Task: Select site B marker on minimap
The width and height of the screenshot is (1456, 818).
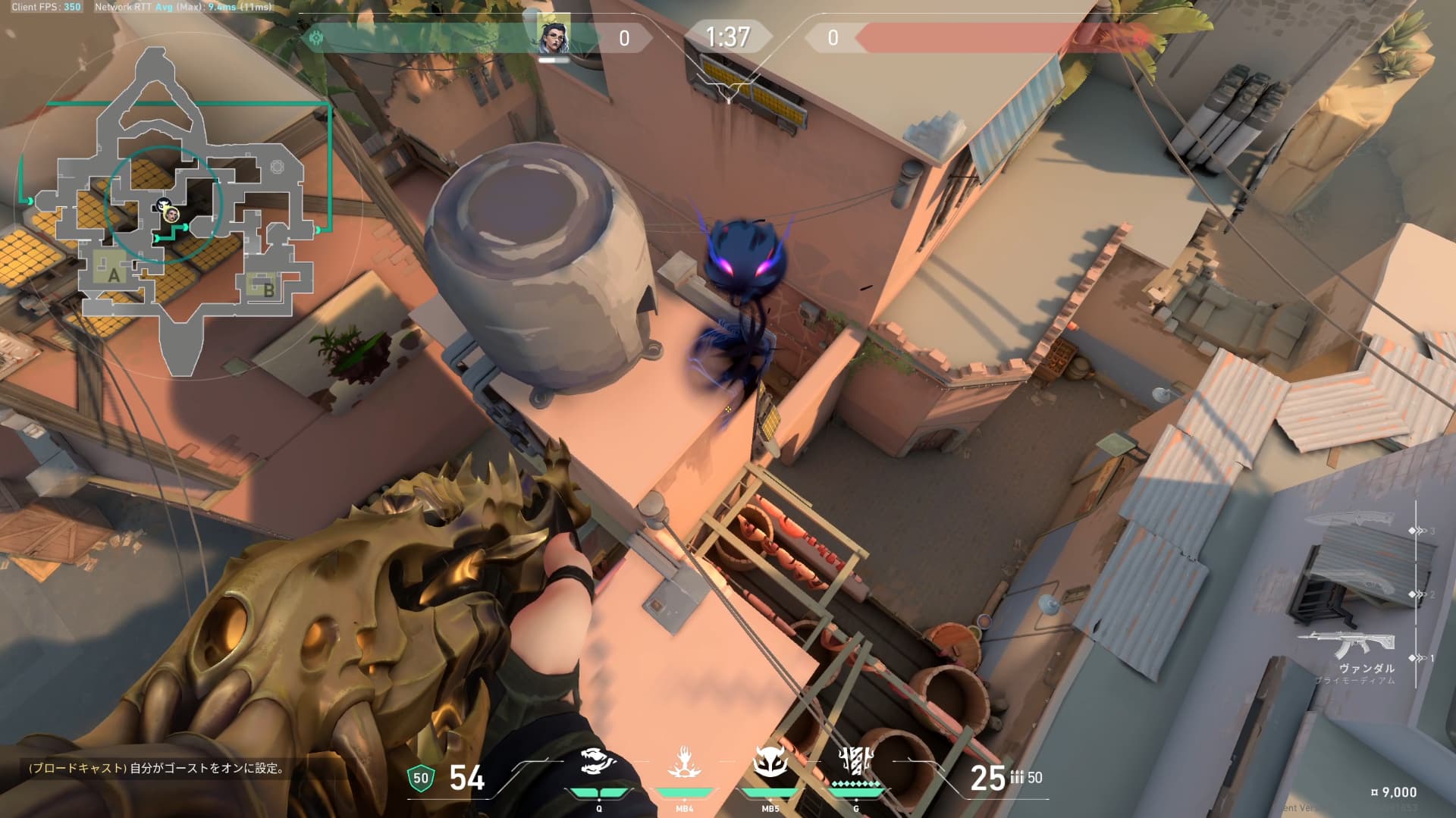Action: pos(268,289)
